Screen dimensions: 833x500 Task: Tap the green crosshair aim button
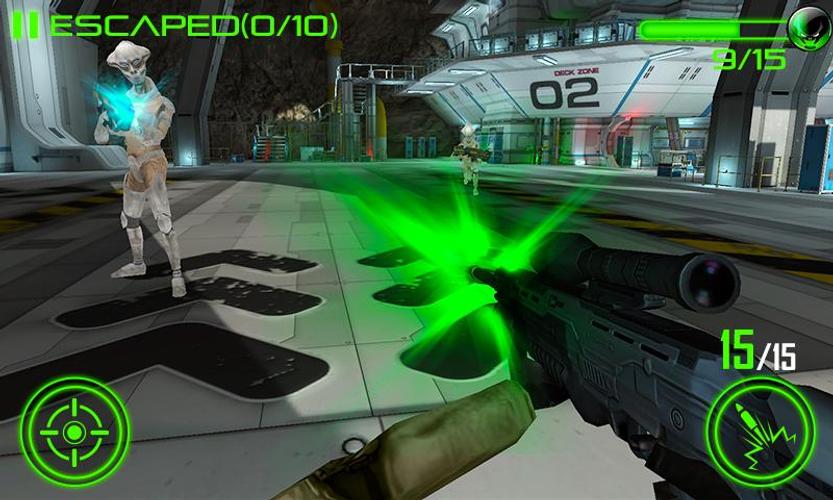point(74,431)
